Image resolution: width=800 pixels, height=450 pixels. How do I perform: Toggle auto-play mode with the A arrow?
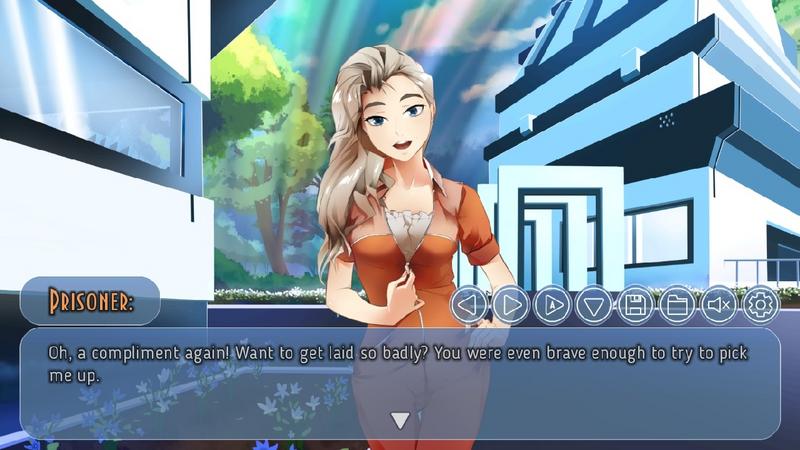click(552, 305)
